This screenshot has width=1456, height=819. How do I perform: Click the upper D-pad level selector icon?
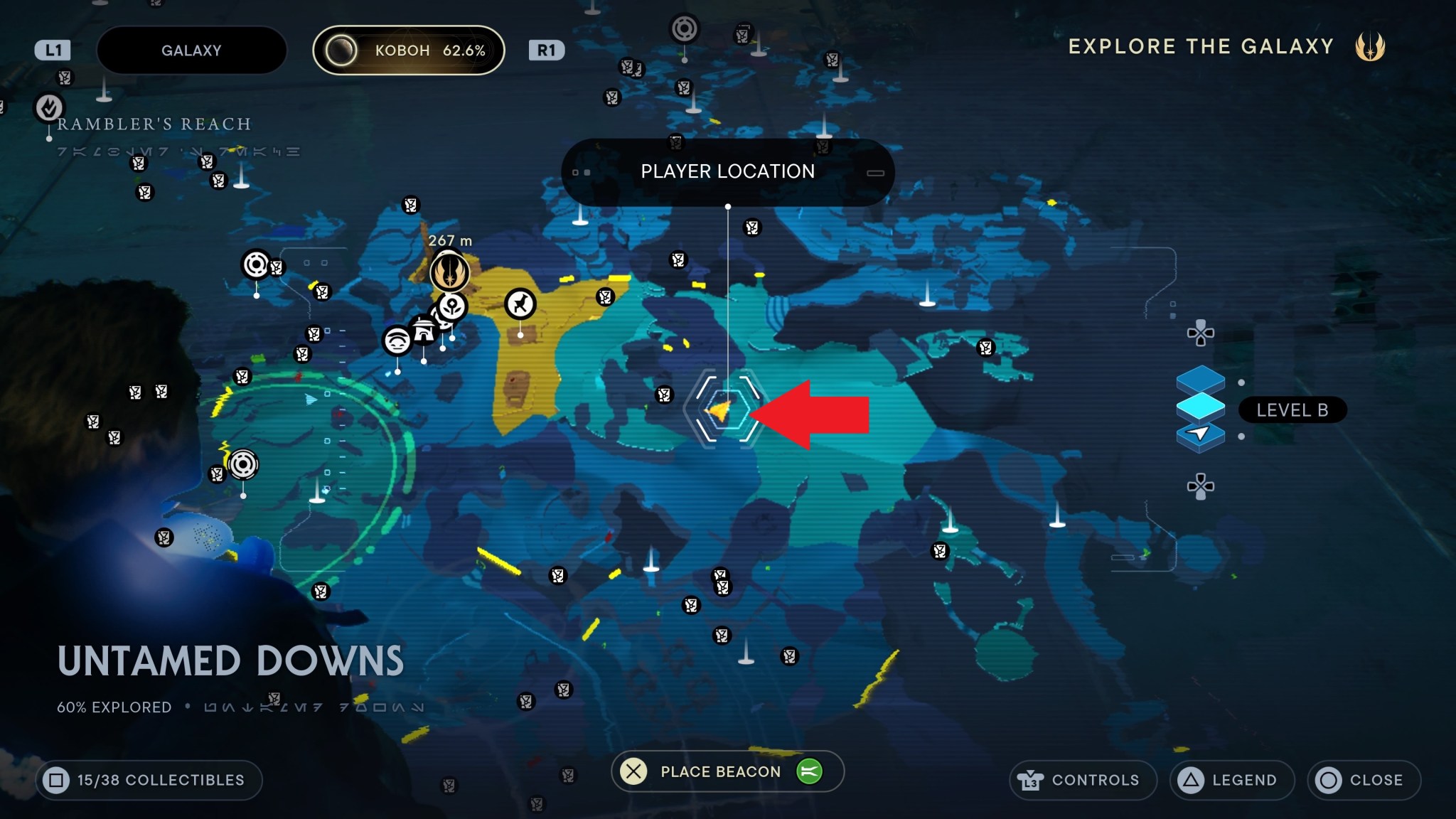point(1200,331)
